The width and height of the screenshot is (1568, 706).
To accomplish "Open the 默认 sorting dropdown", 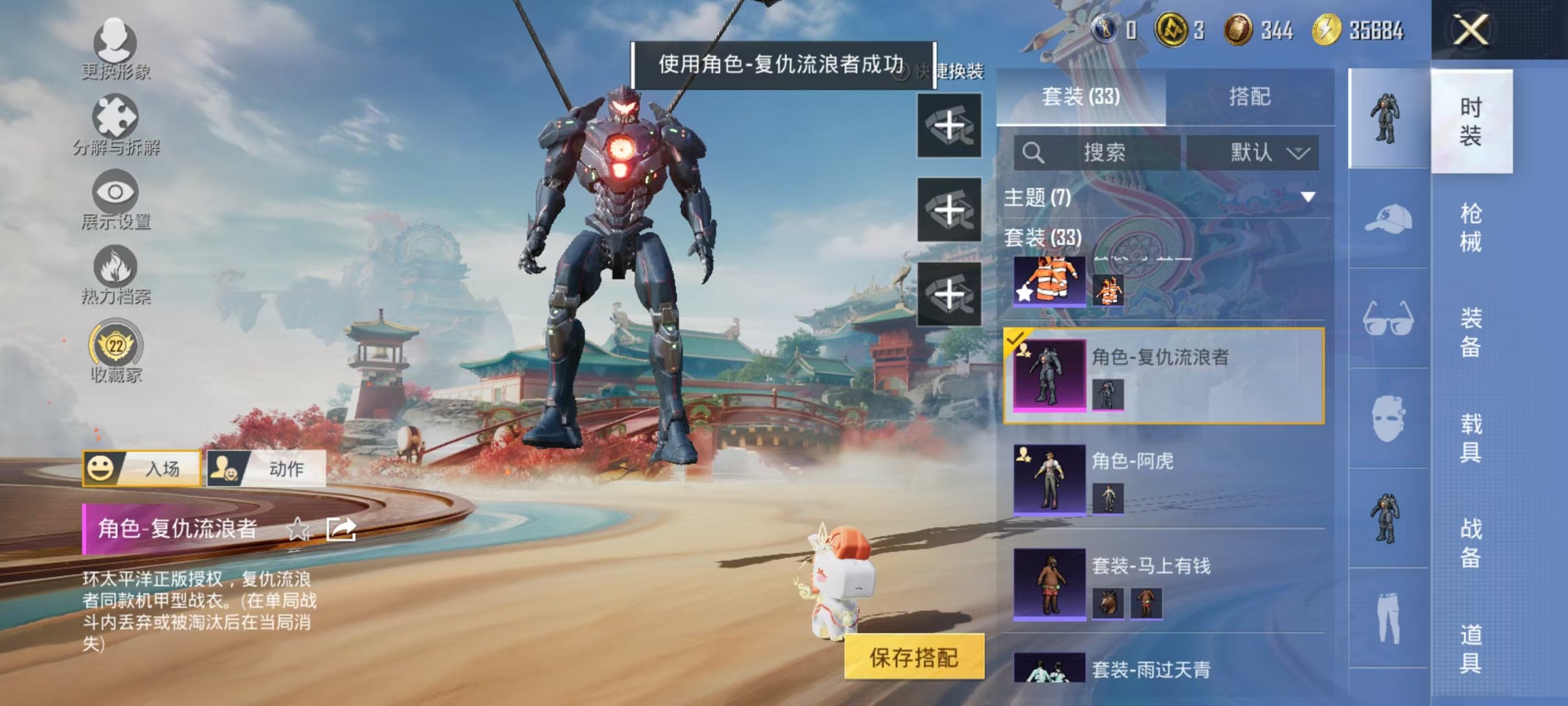I will pyautogui.click(x=1255, y=152).
